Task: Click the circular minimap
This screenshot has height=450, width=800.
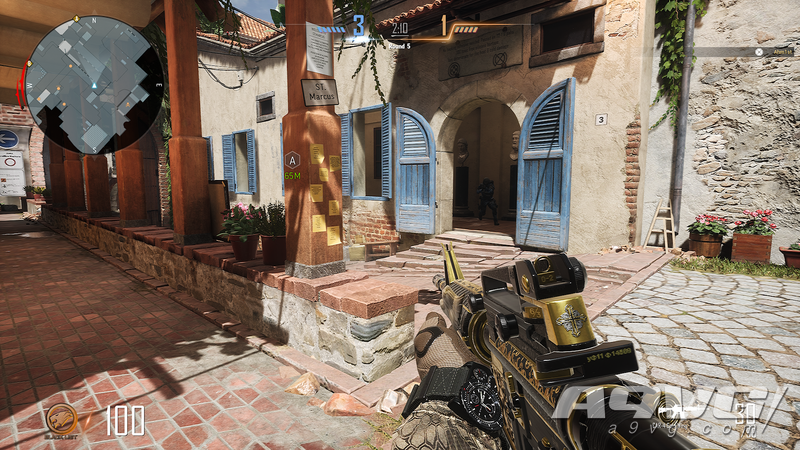Action: (x=93, y=84)
